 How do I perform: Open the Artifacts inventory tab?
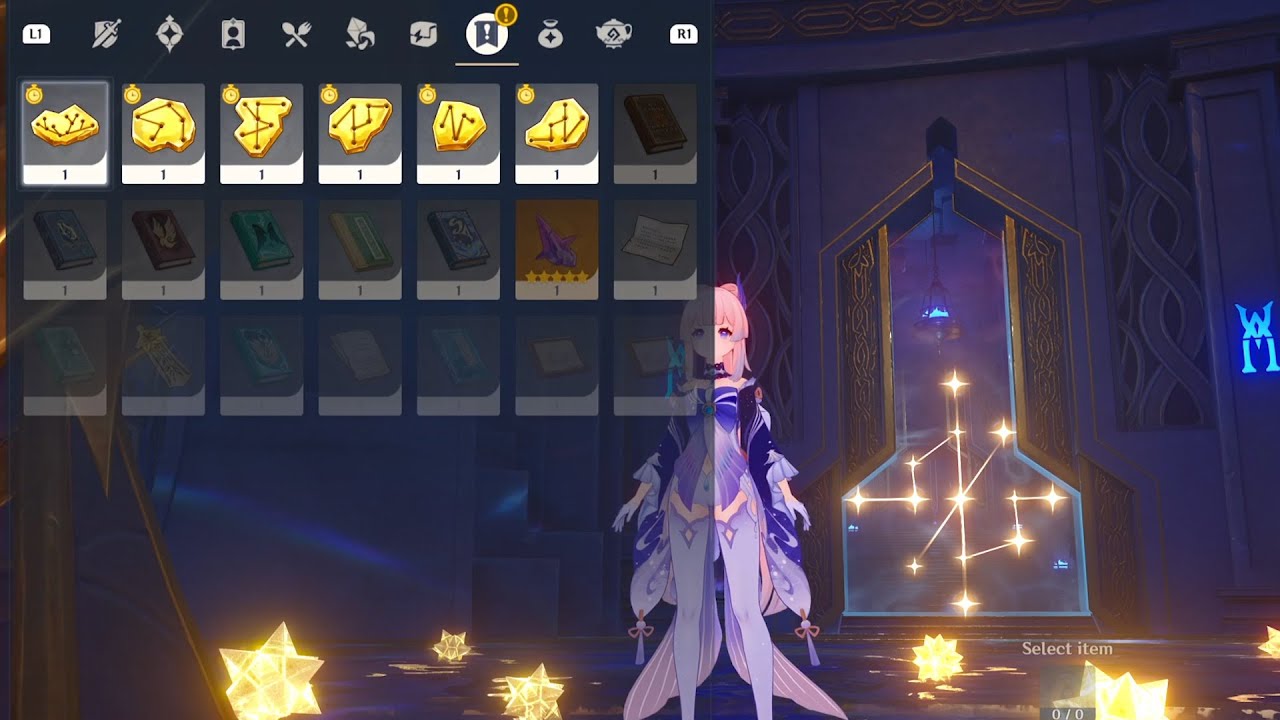click(169, 35)
